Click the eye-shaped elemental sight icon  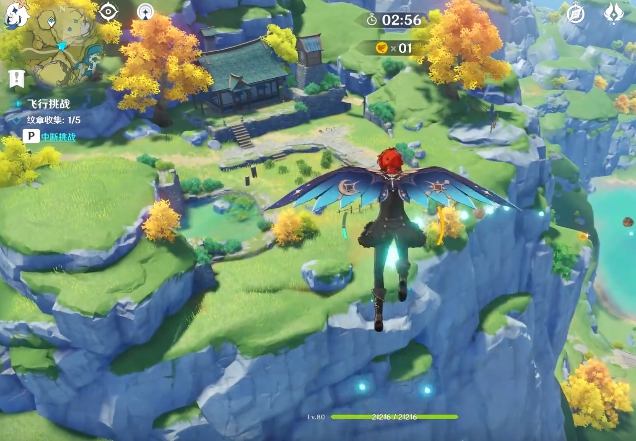pyautogui.click(x=107, y=12)
